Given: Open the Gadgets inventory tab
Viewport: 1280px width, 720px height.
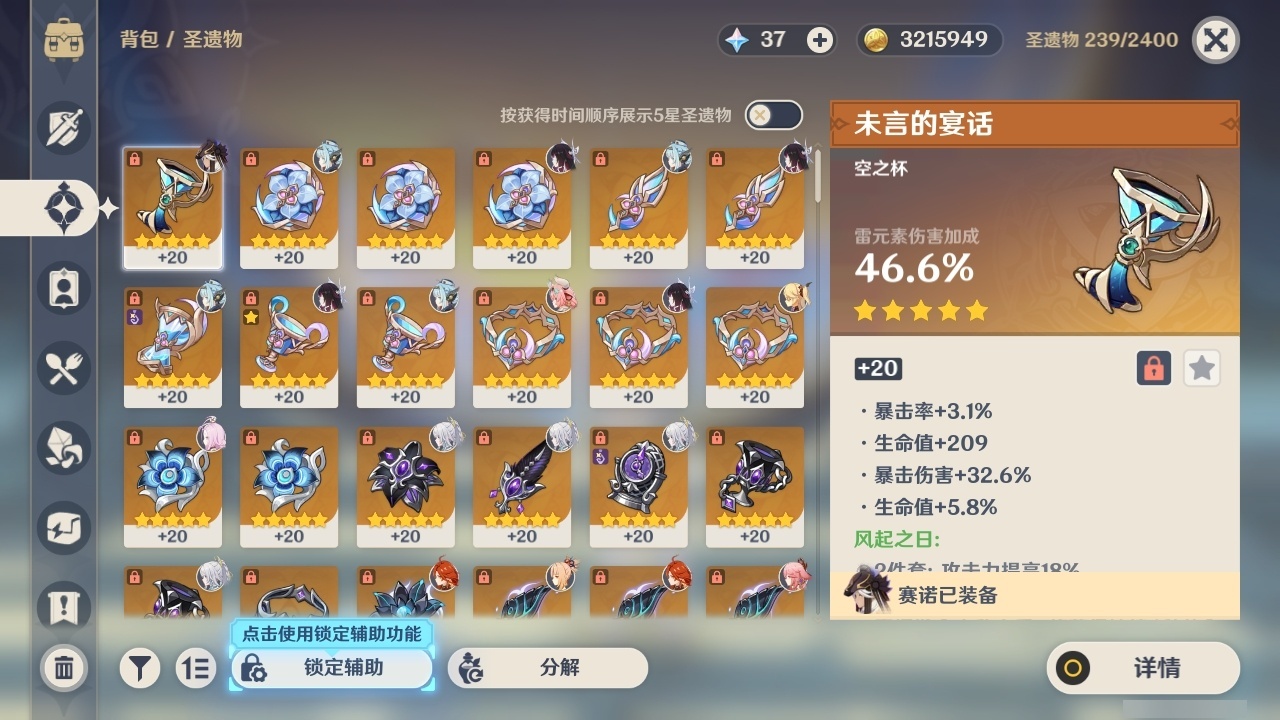Looking at the screenshot, I should pyautogui.click(x=63, y=528).
